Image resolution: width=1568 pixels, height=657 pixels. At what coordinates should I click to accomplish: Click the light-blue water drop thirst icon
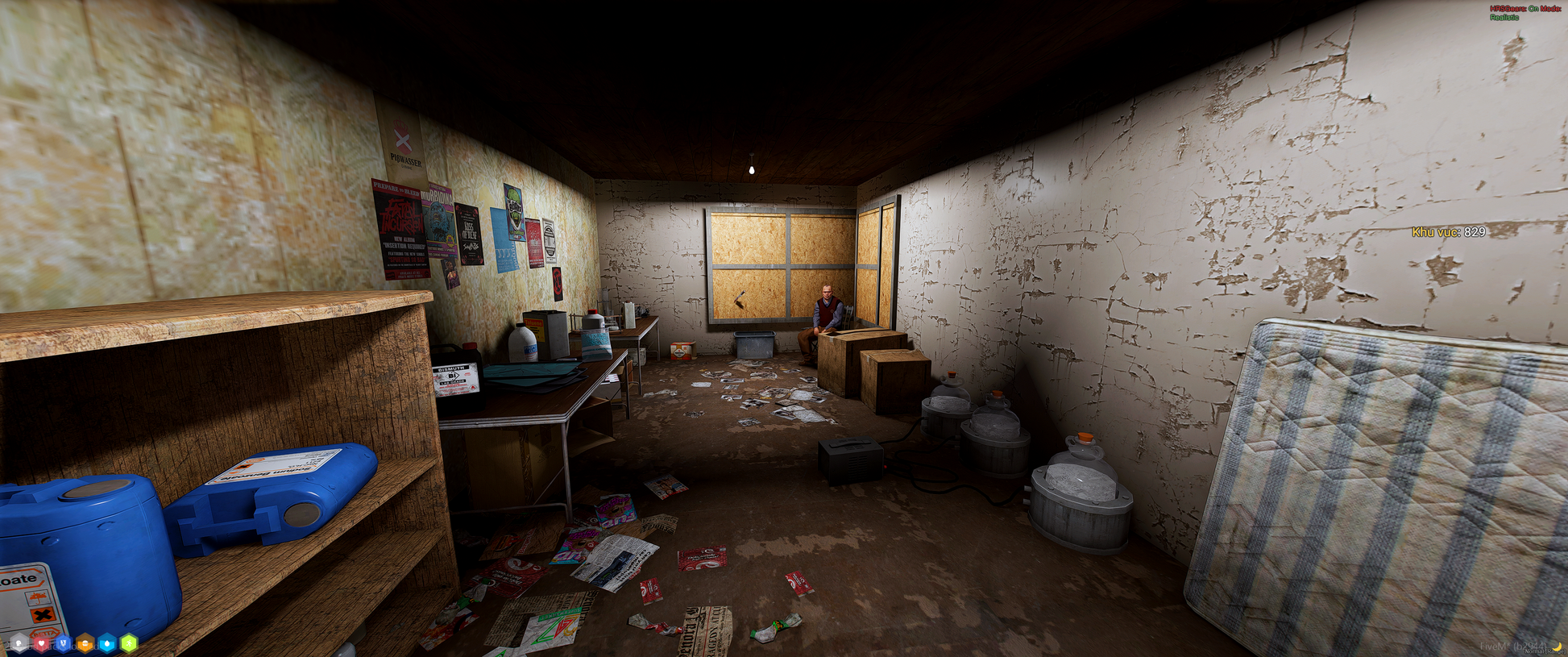click(x=106, y=643)
